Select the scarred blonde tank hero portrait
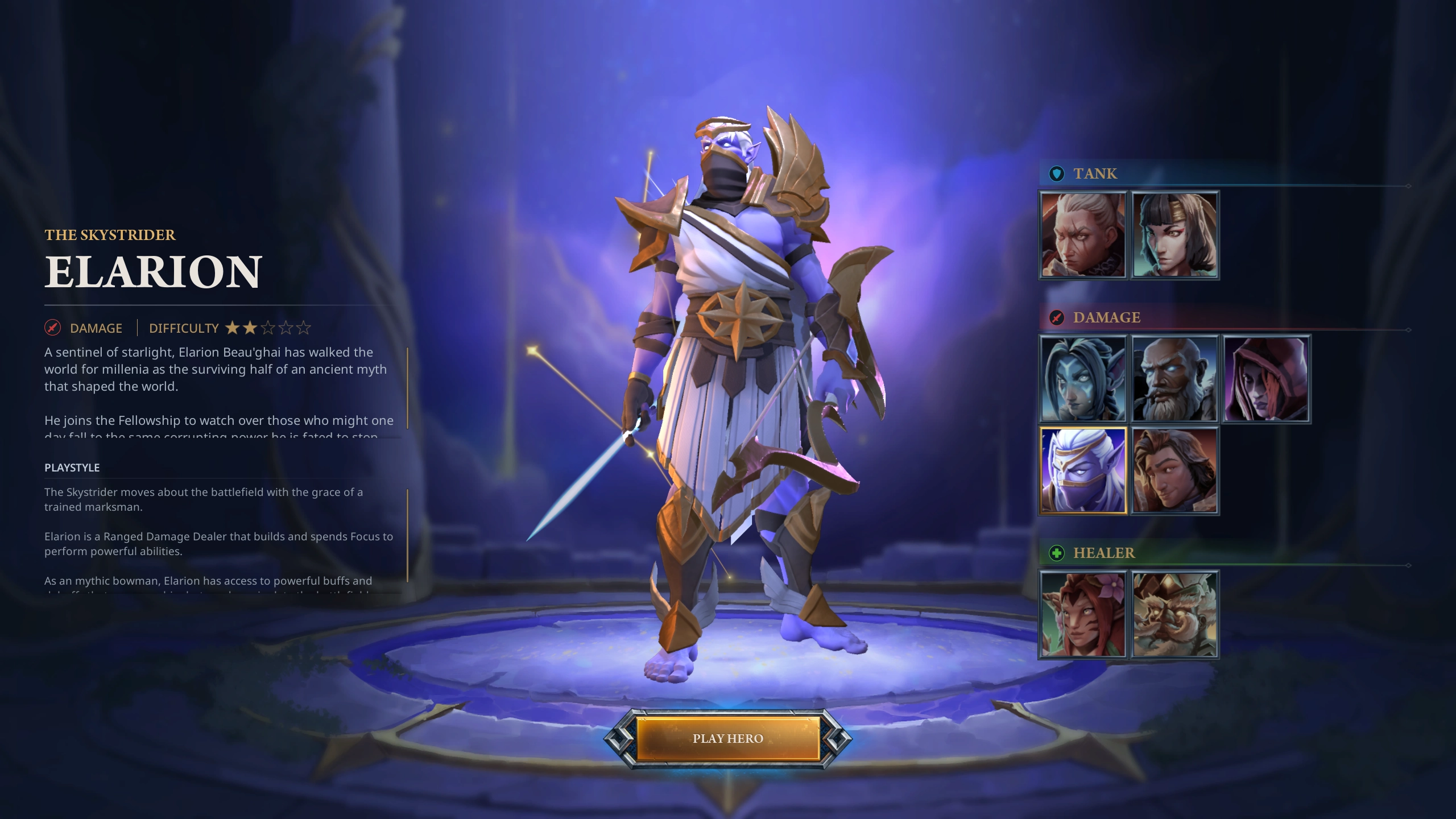This screenshot has width=1456, height=819. (1083, 235)
